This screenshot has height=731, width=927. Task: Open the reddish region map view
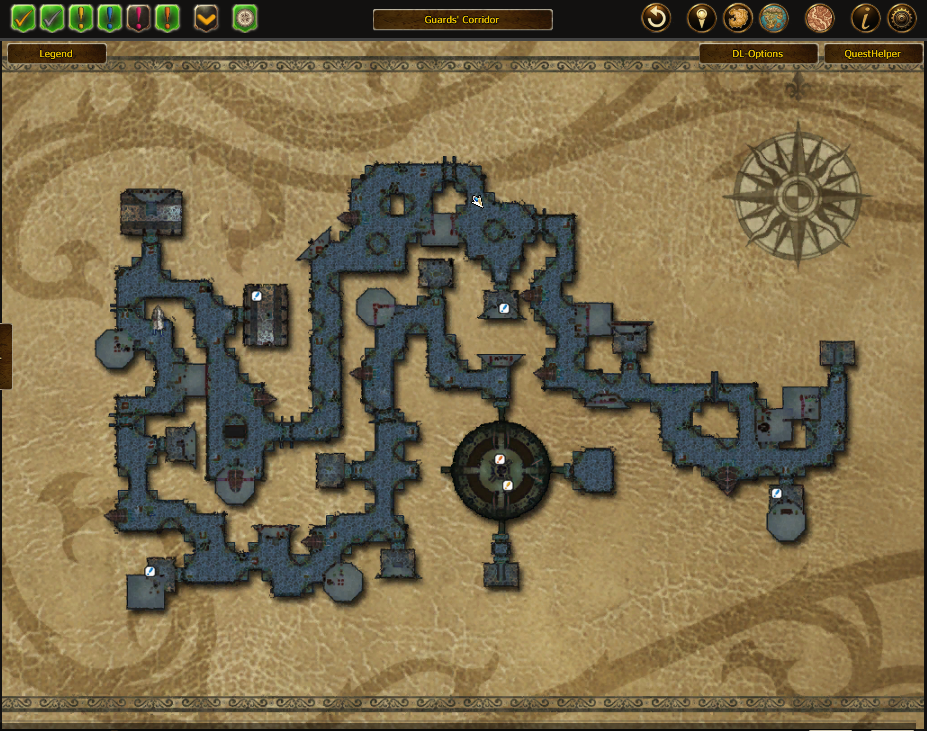pyautogui.click(x=819, y=17)
